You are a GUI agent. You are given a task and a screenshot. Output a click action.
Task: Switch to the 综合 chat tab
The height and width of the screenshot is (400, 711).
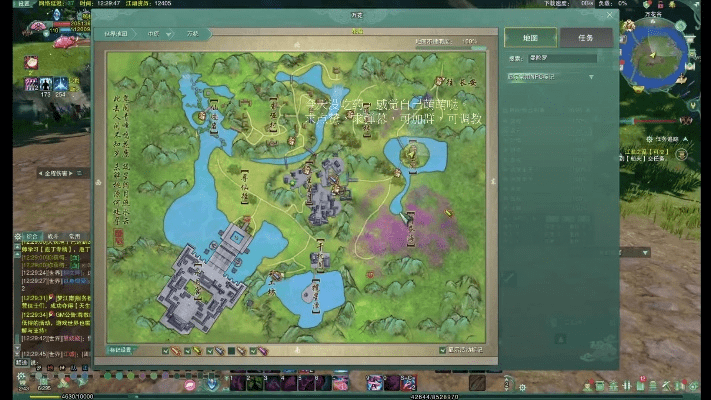(x=31, y=236)
